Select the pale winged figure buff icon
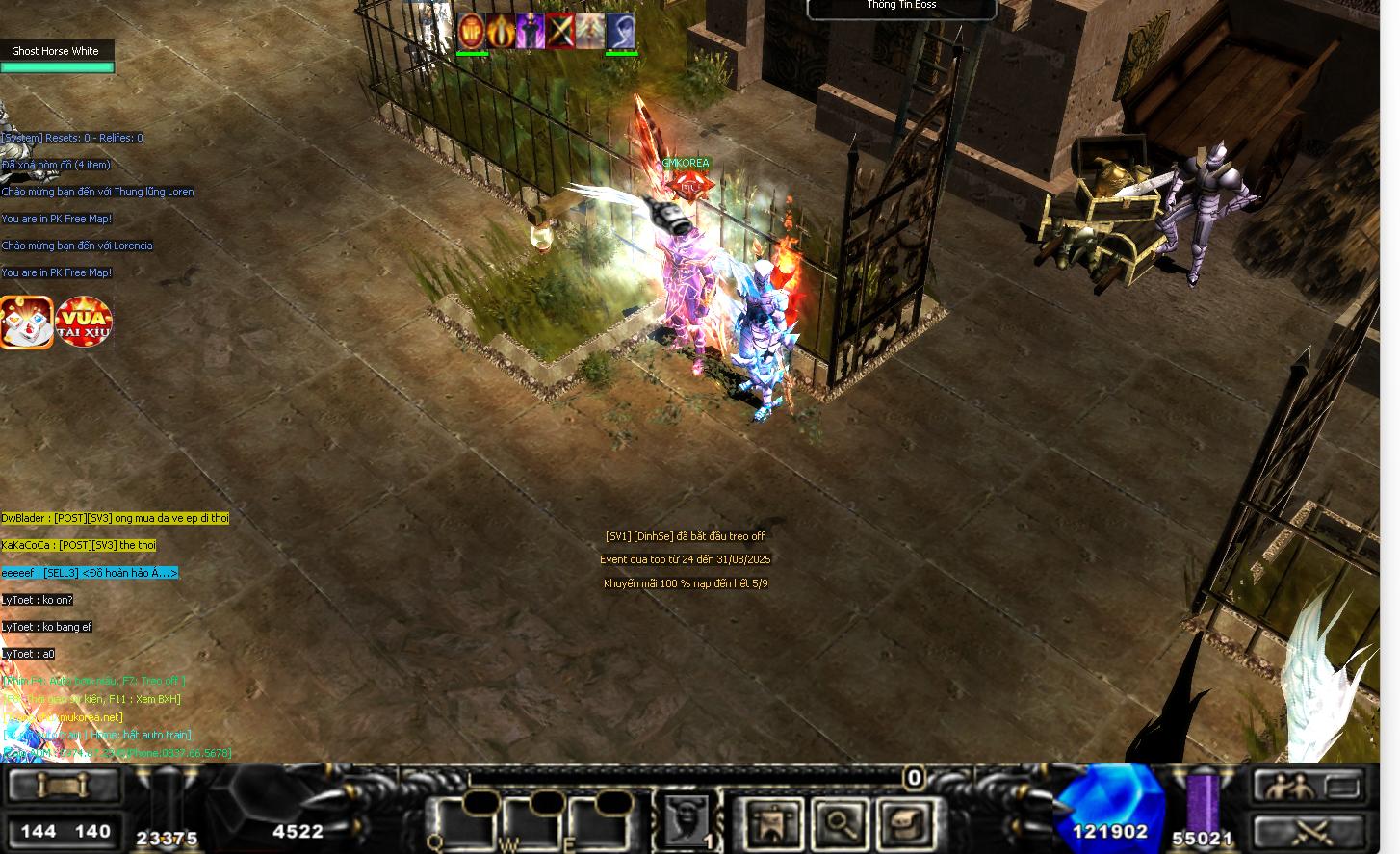Image resolution: width=1400 pixels, height=854 pixels. [x=590, y=32]
